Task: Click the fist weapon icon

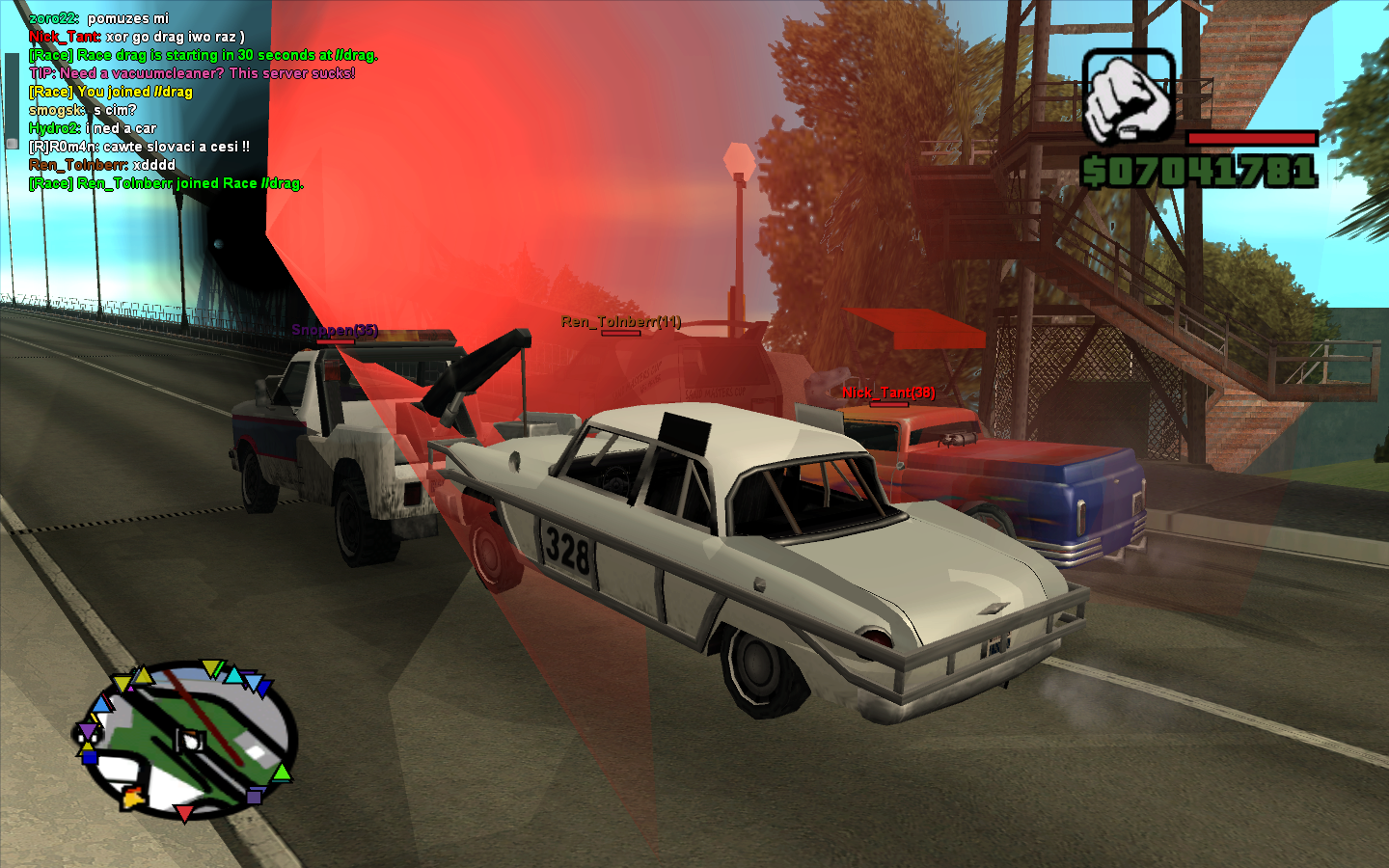Action: [x=1129, y=96]
